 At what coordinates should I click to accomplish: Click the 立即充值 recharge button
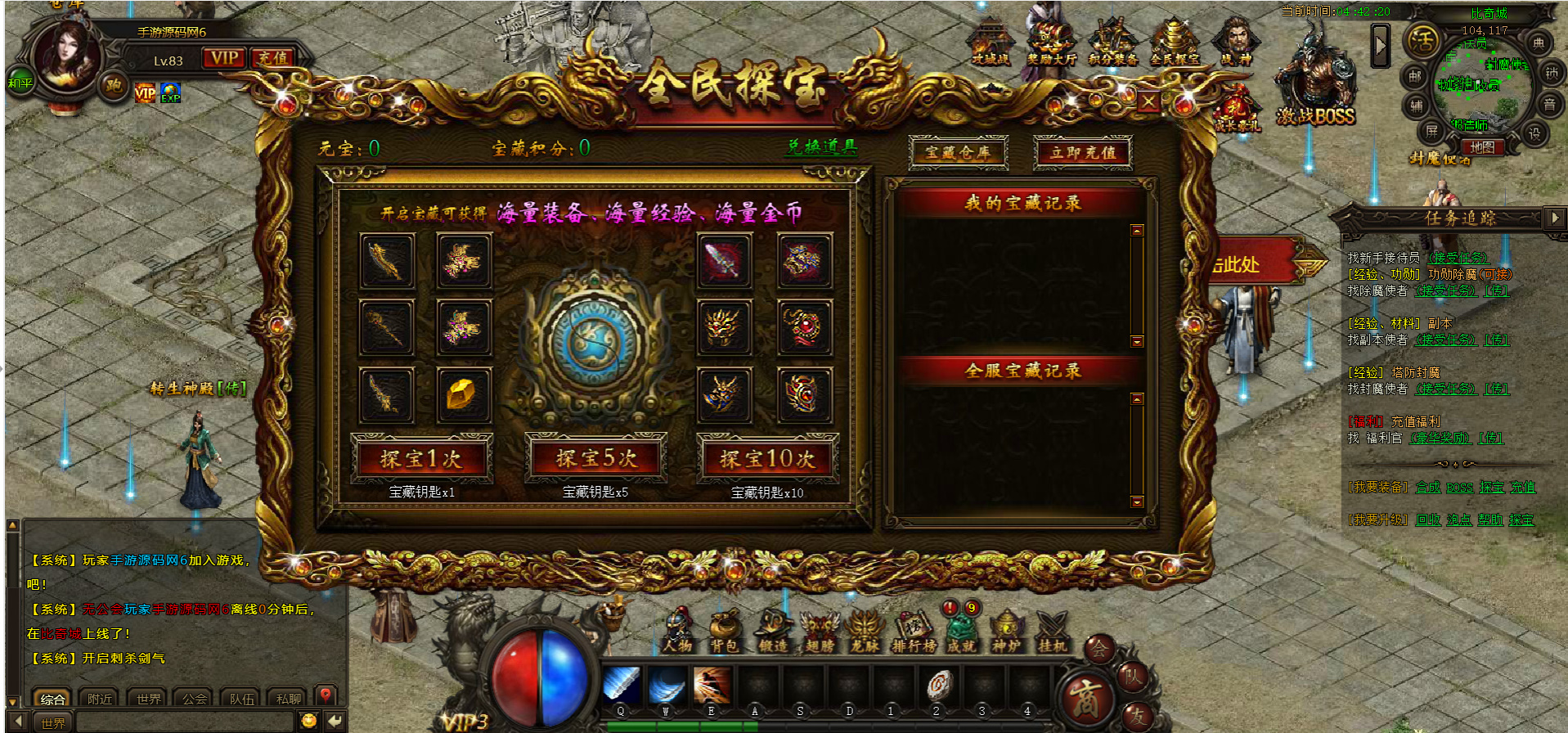tap(1083, 152)
